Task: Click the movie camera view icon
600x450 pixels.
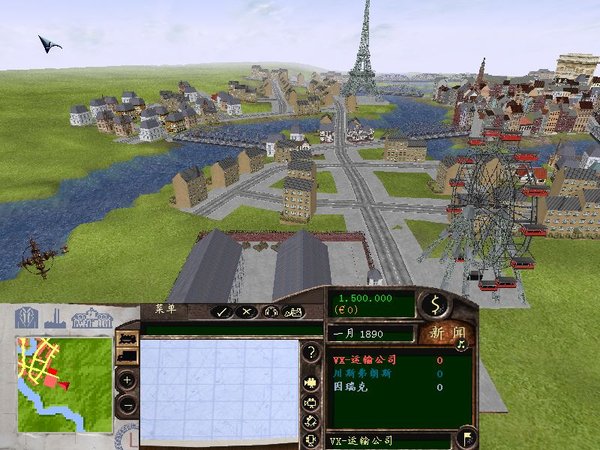Action: pyautogui.click(x=311, y=382)
